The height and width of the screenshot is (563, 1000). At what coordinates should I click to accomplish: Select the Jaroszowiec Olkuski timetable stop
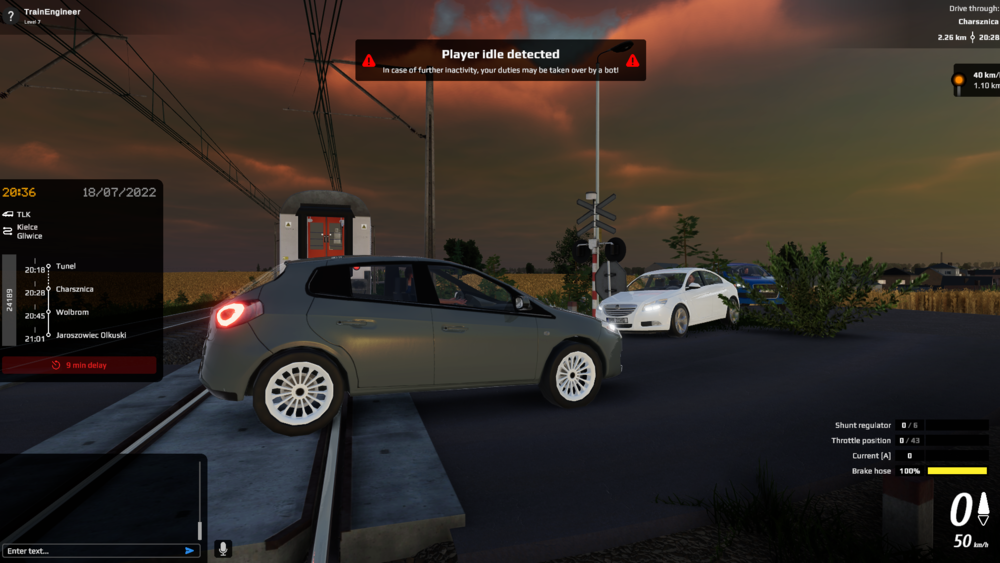tap(91, 335)
